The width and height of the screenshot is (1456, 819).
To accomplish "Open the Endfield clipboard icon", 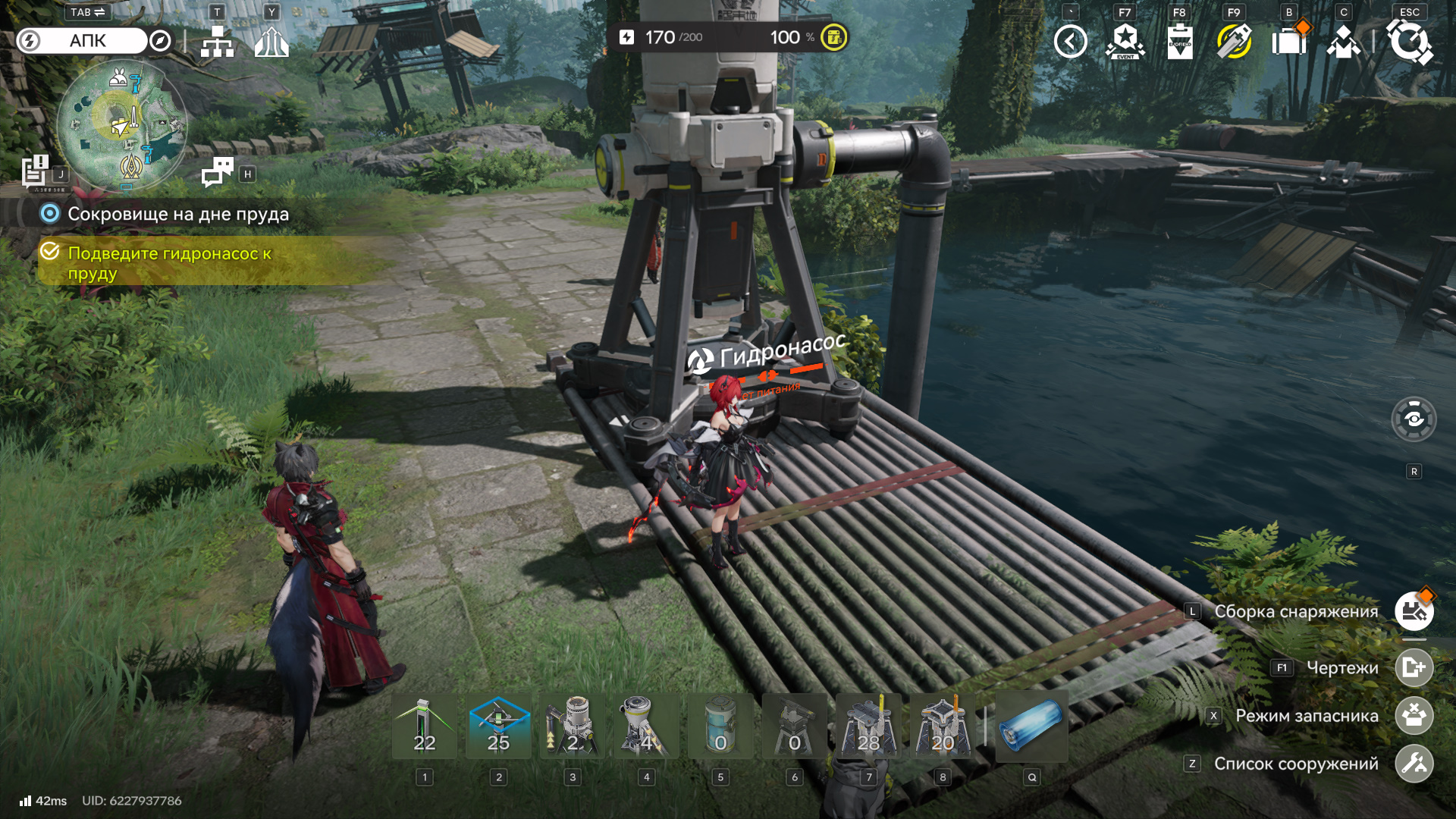I will click(1179, 42).
